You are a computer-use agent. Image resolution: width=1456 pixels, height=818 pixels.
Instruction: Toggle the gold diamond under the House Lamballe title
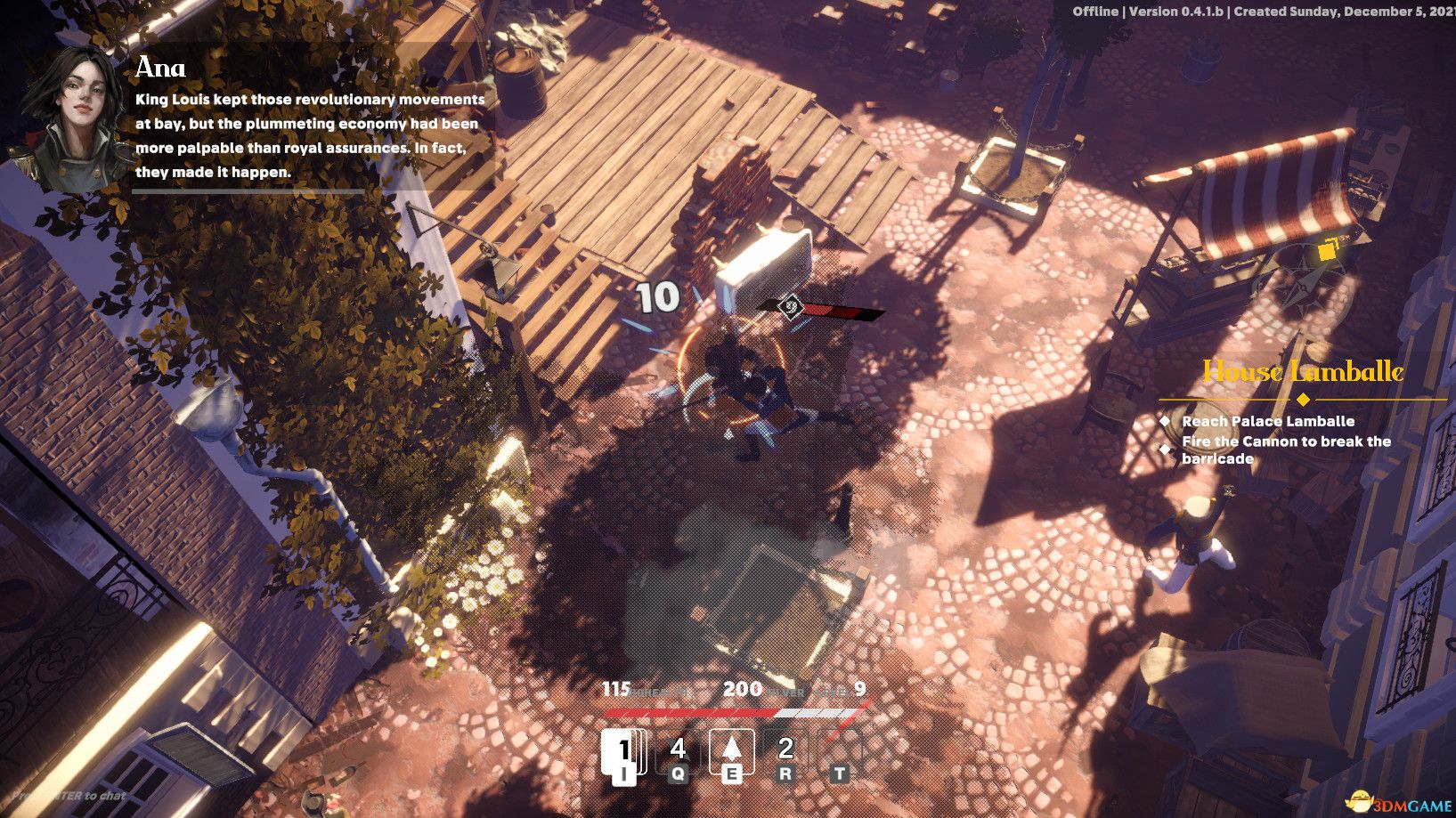1303,399
